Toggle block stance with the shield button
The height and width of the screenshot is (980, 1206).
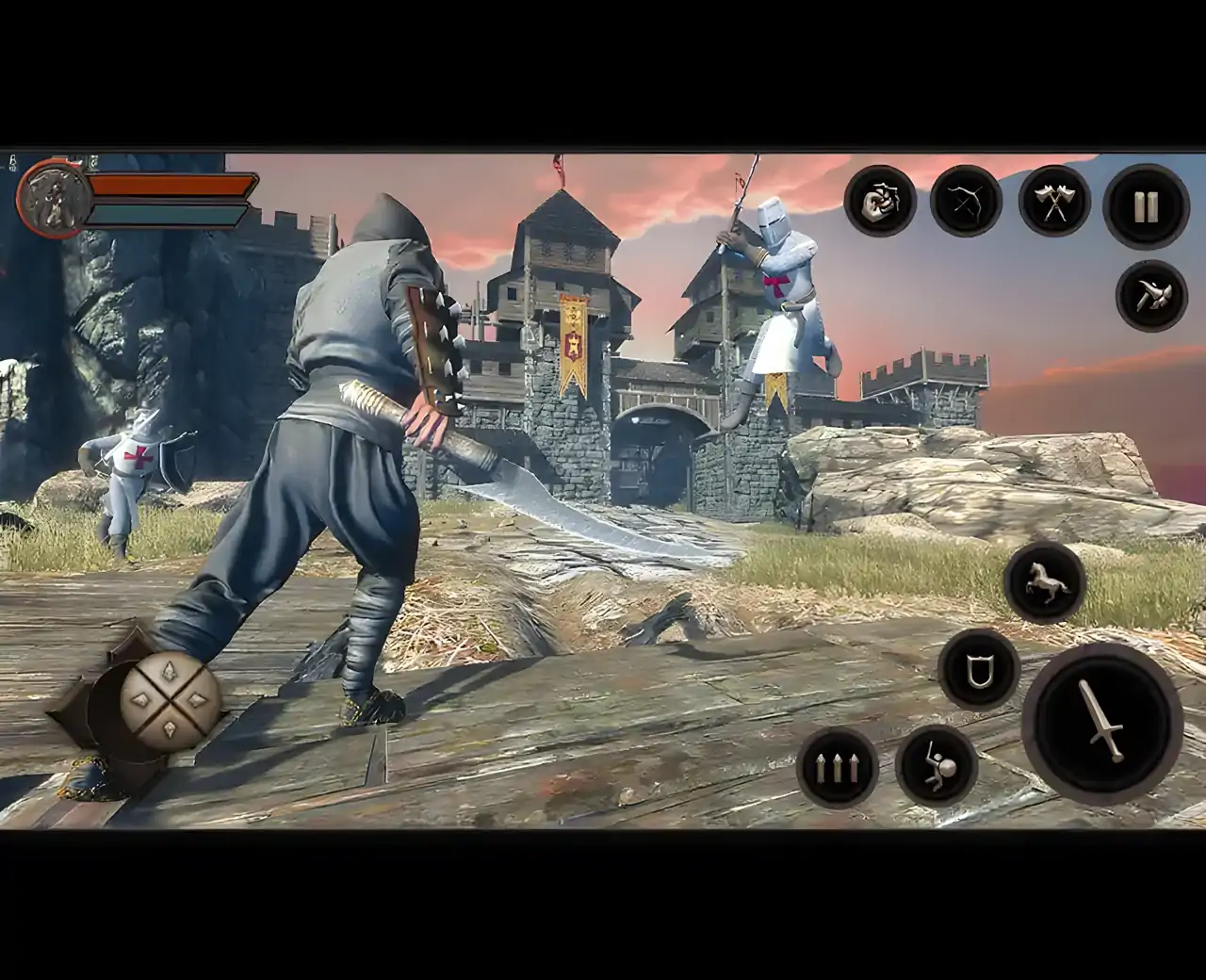(977, 671)
